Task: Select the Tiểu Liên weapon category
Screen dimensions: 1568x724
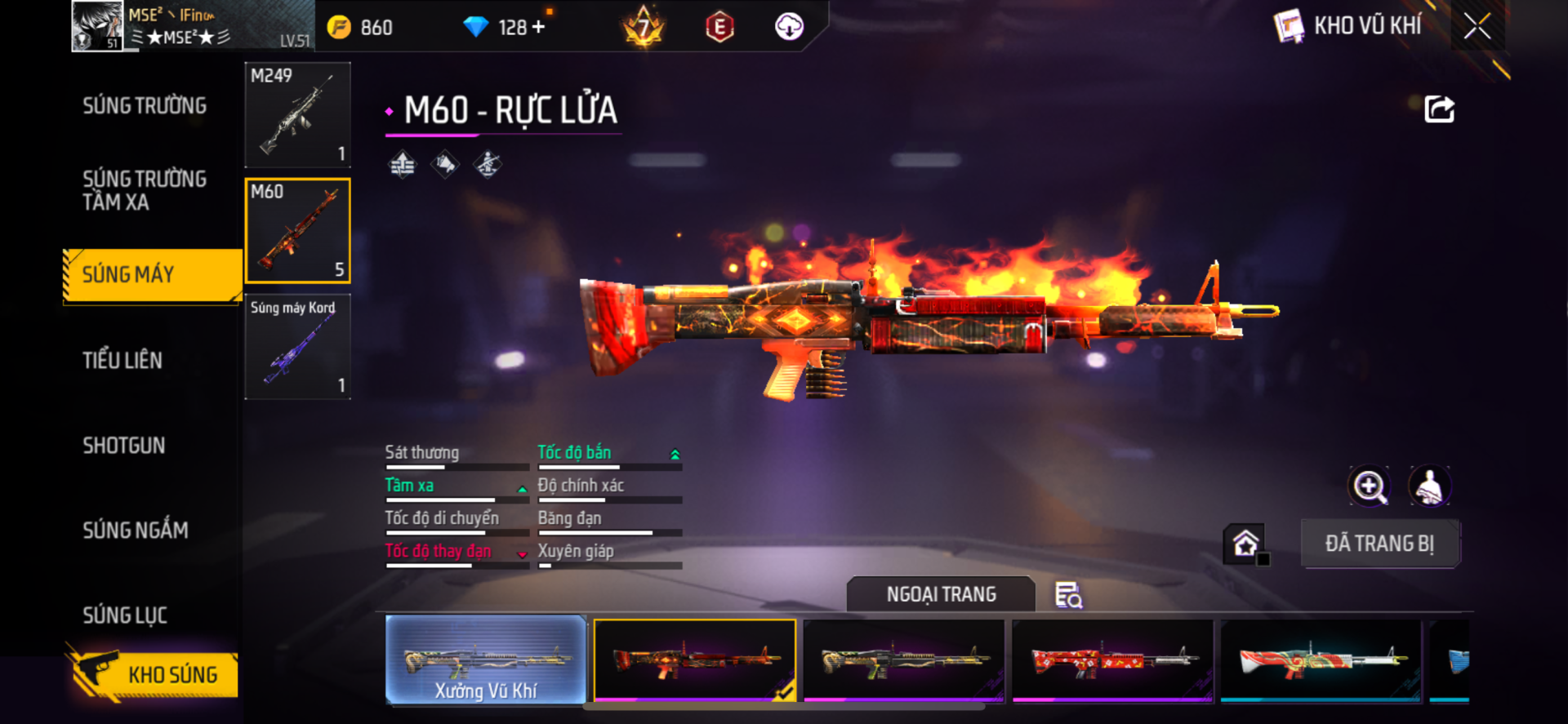Action: [x=122, y=360]
